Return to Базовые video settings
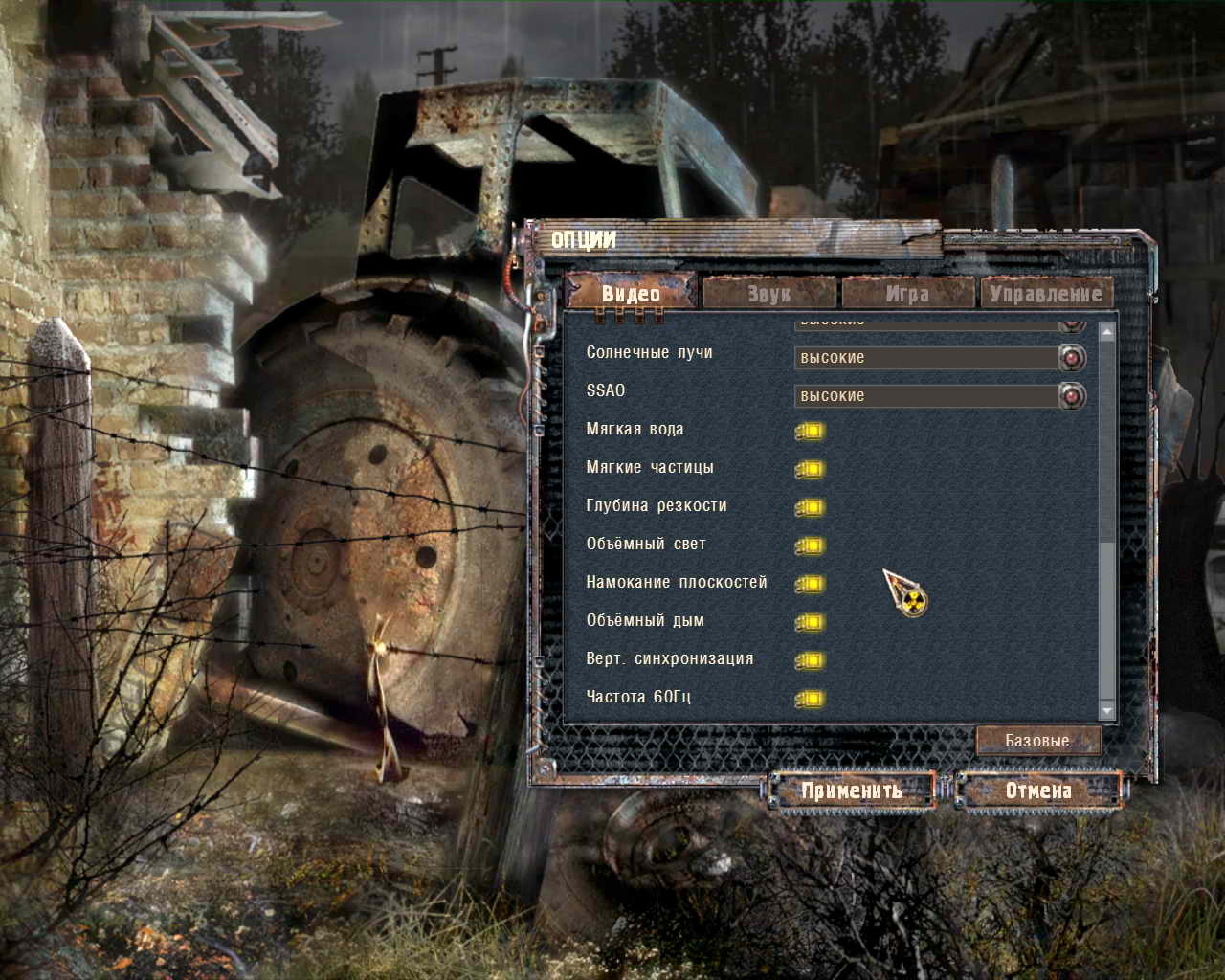Viewport: 1225px width, 980px height. click(1038, 741)
